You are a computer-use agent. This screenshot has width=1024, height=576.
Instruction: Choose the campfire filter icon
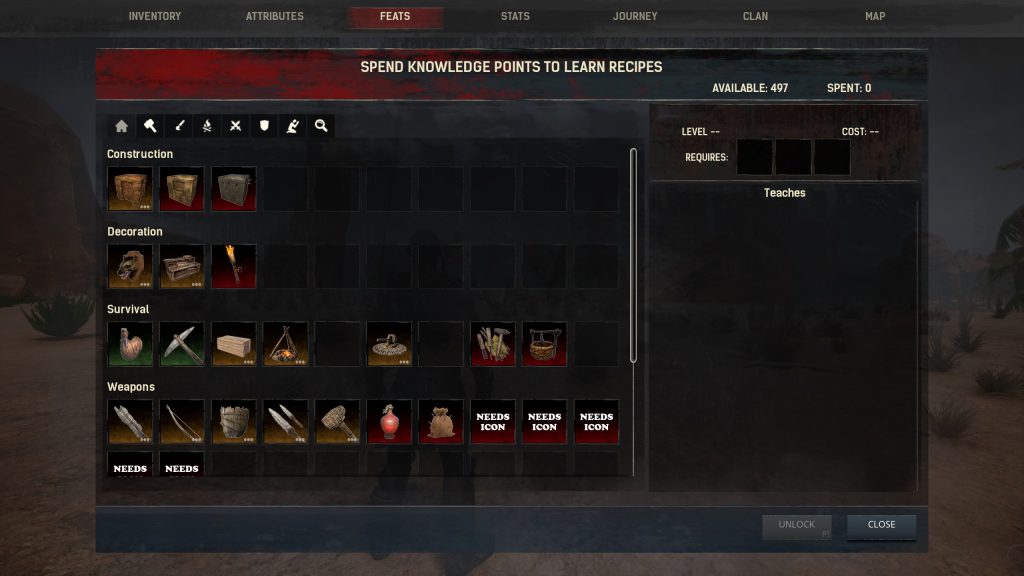click(x=207, y=126)
